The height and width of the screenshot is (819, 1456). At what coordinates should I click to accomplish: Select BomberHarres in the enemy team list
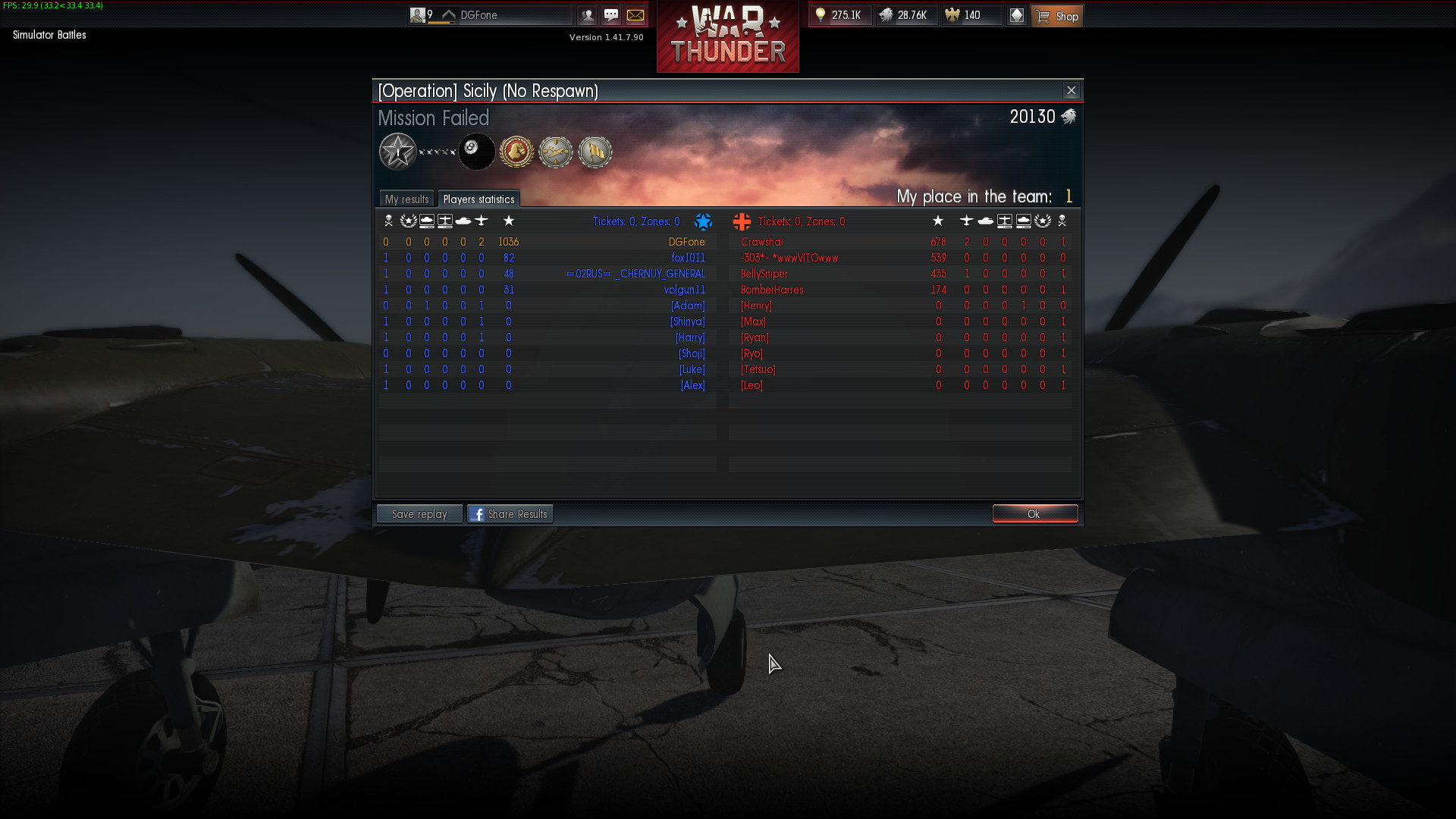(x=772, y=290)
